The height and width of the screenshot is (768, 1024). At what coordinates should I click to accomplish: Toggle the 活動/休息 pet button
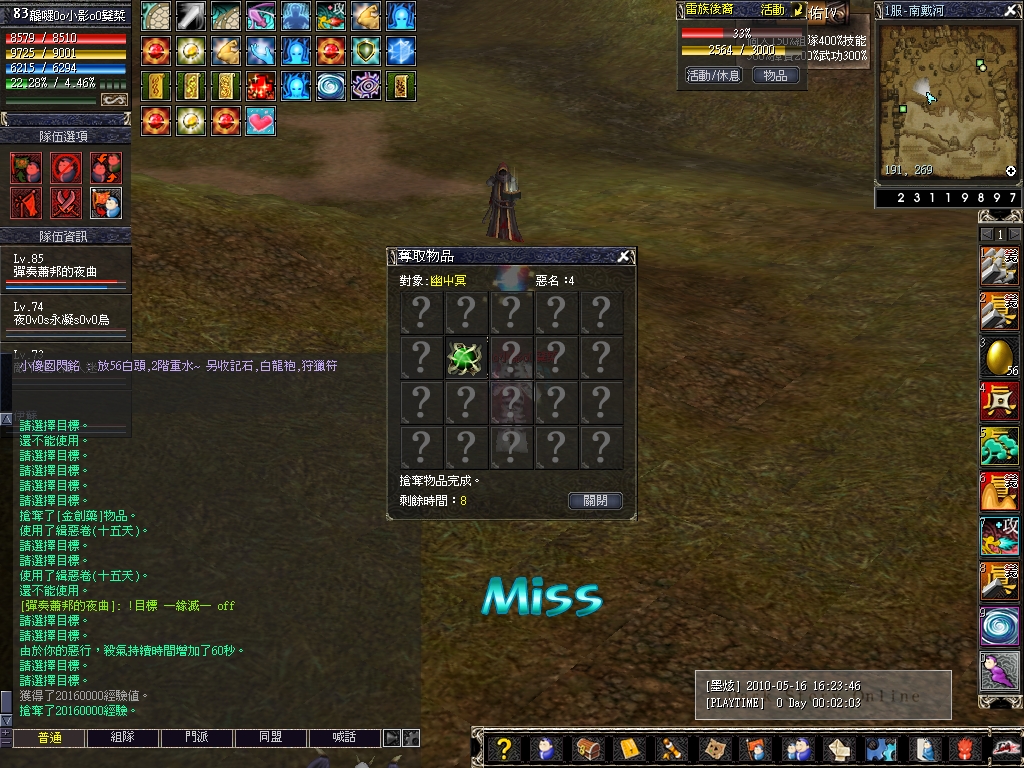coord(713,75)
